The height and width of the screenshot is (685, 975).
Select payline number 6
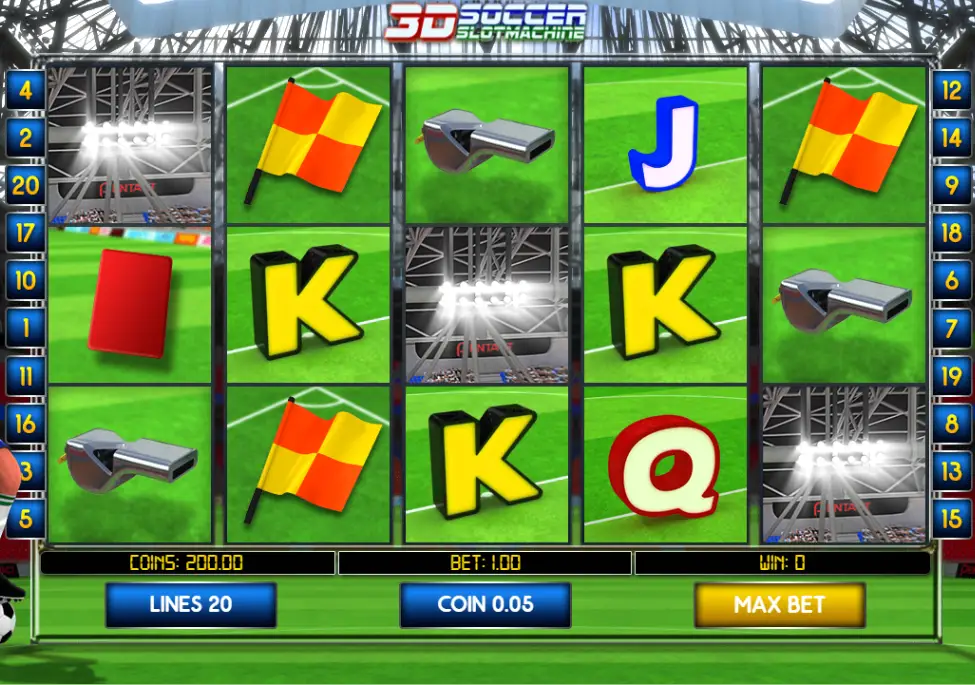click(x=951, y=281)
